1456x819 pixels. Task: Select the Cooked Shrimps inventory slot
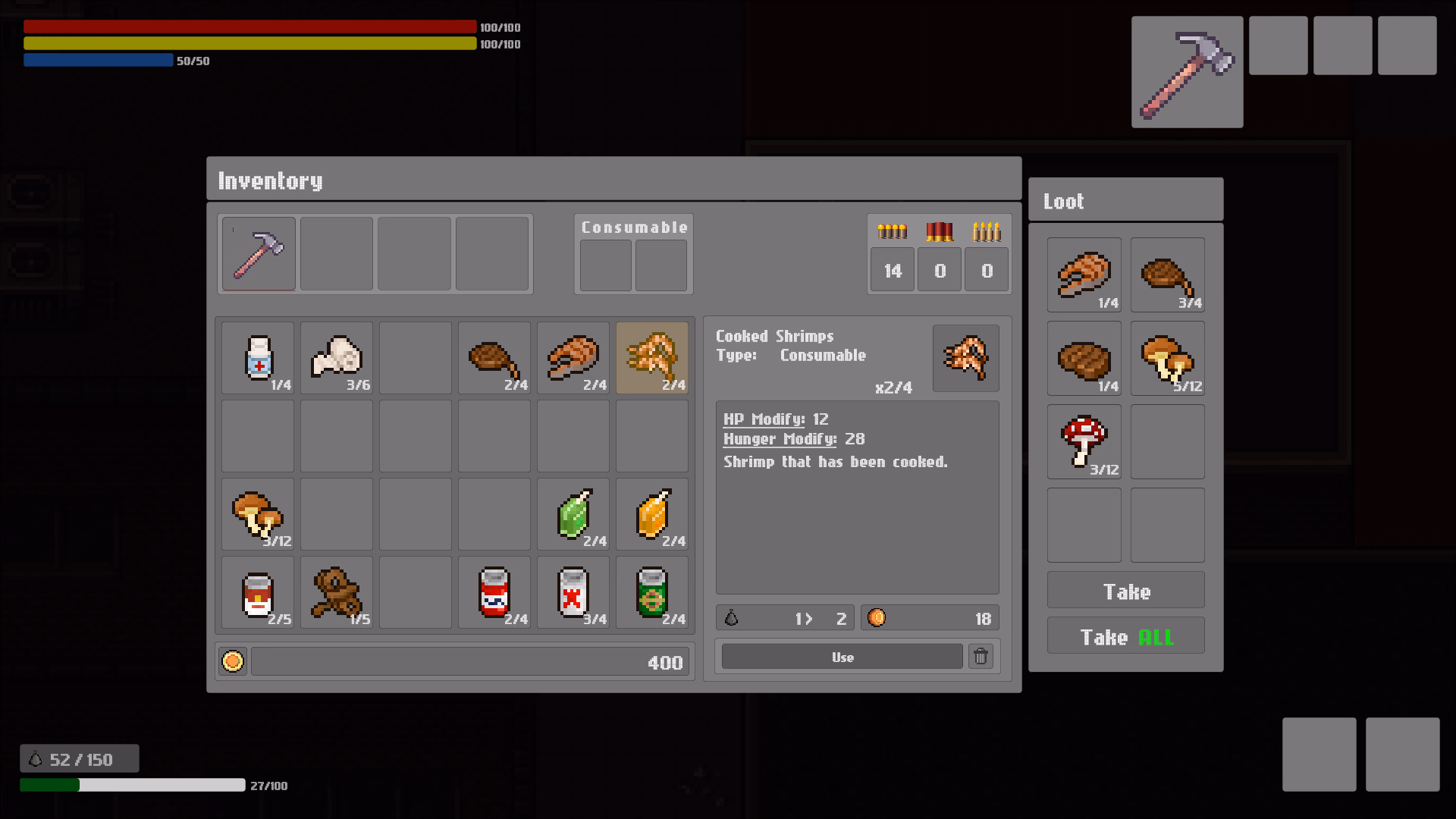pyautogui.click(x=651, y=358)
